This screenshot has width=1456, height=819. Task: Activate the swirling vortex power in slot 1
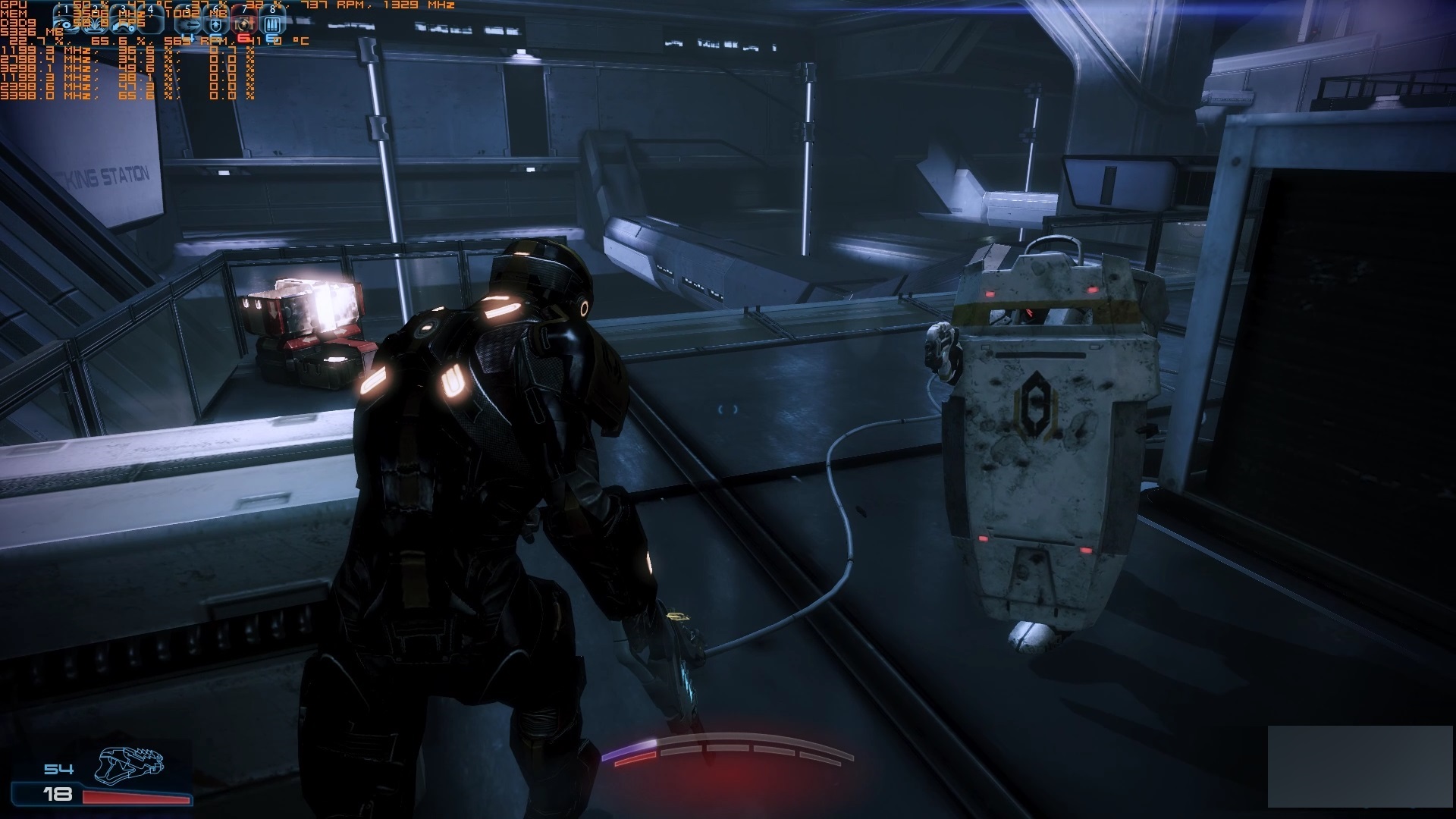coord(67,24)
